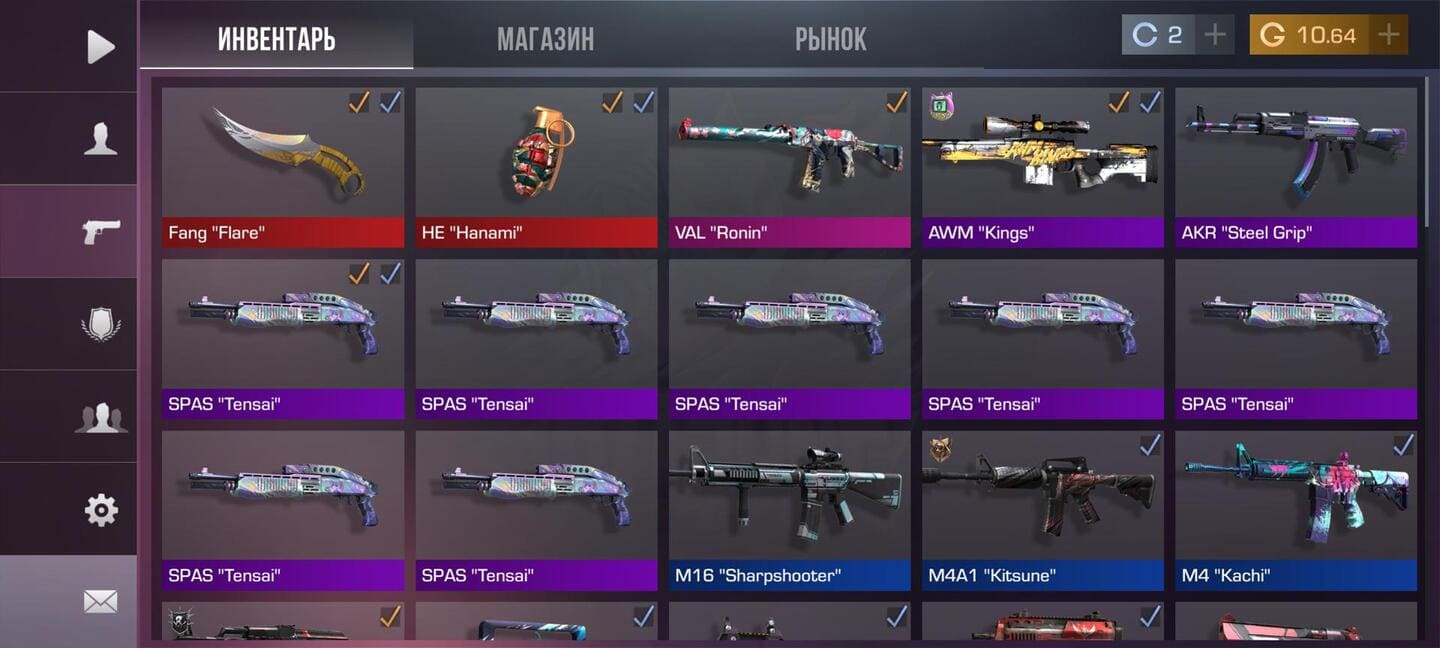Open settings via the gear icon
Viewport: 1440px width, 648px height.
(x=100, y=510)
